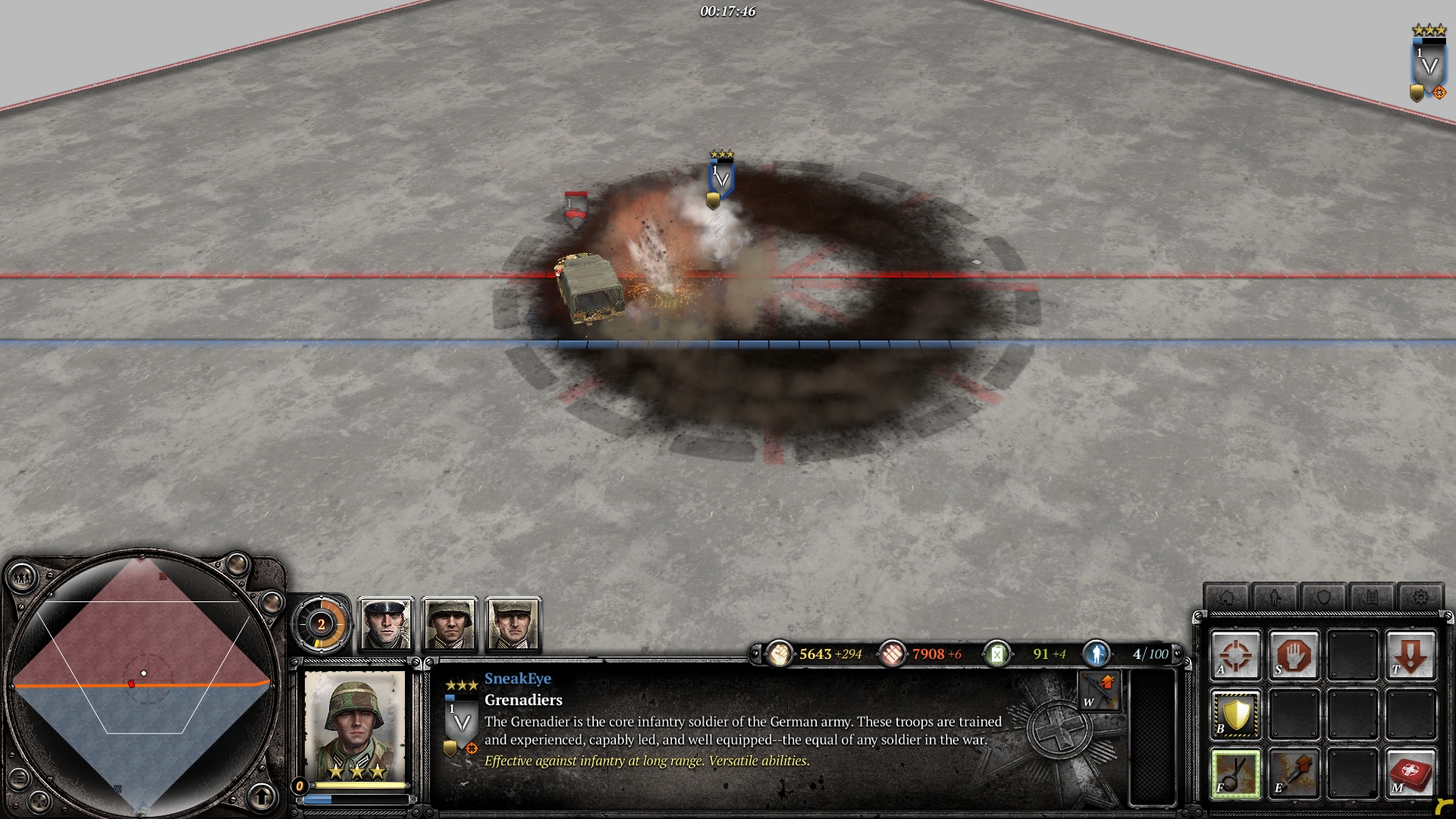The height and width of the screenshot is (819, 1456).
Task: Fire the Panzerfaust ability
Action: 1294,773
